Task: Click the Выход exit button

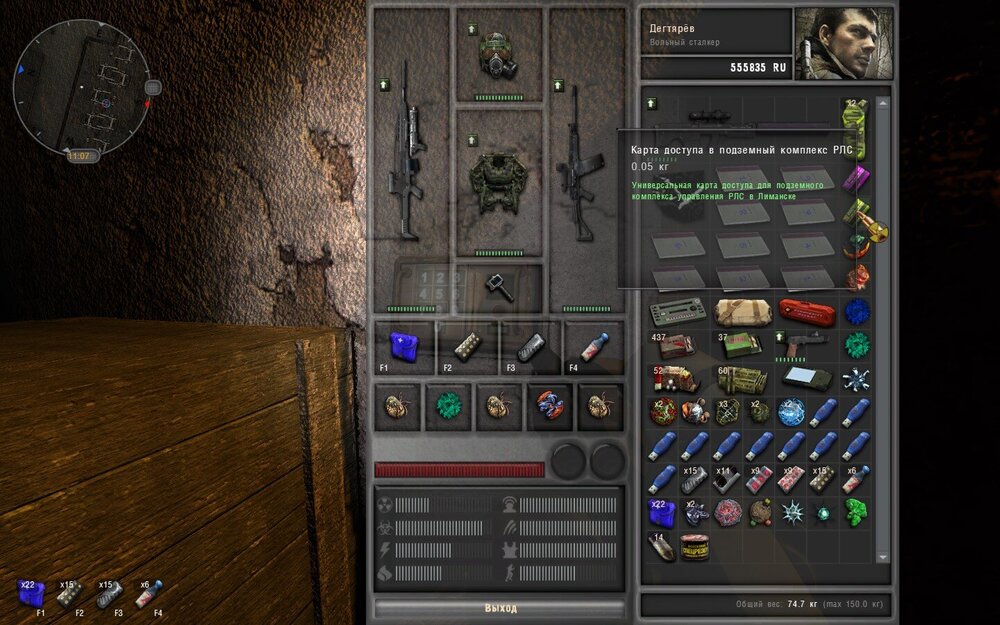Action: click(500, 608)
